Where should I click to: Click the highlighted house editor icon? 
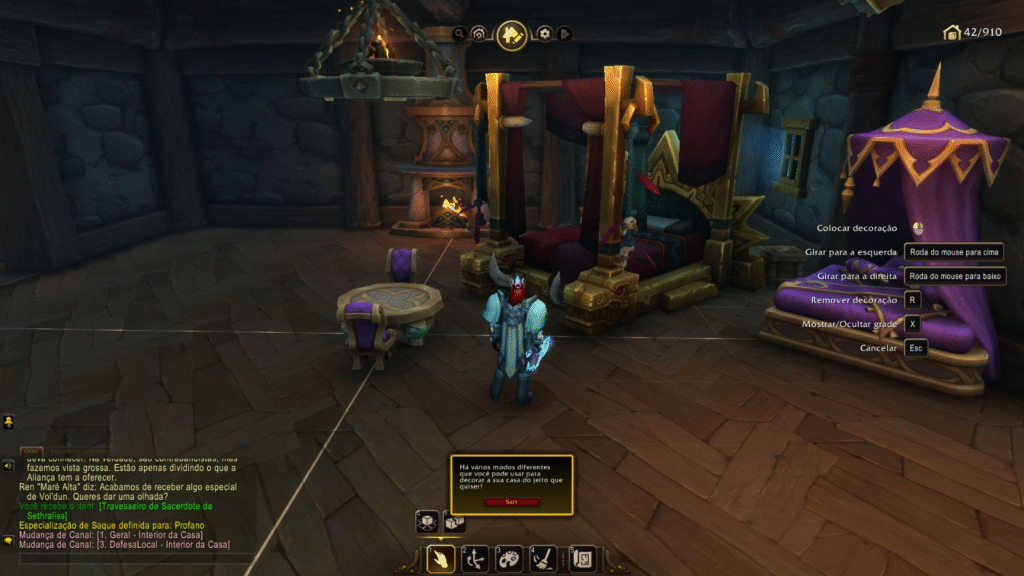pos(512,35)
